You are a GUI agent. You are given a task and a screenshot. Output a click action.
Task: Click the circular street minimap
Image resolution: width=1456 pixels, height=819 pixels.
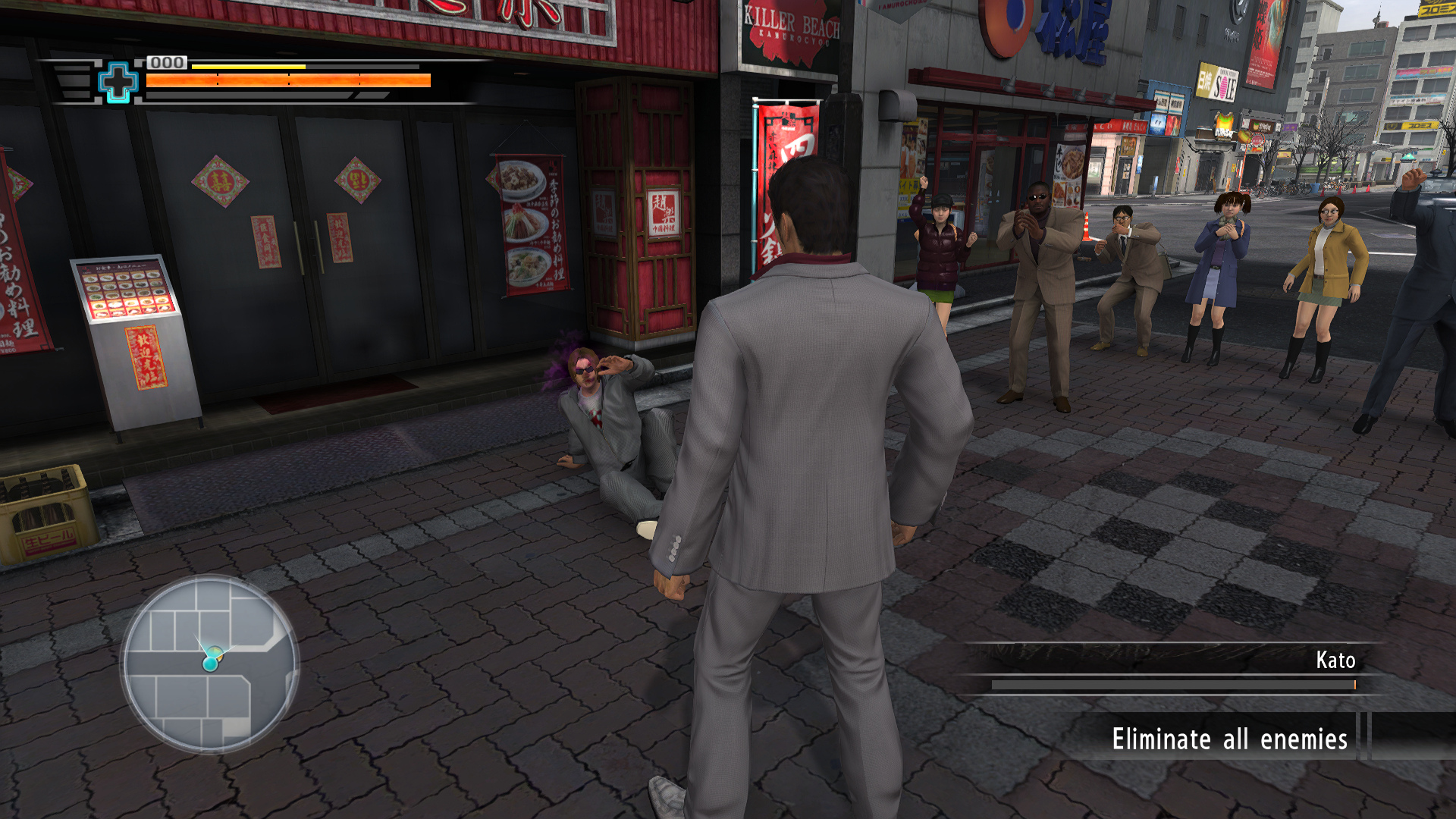[210, 664]
